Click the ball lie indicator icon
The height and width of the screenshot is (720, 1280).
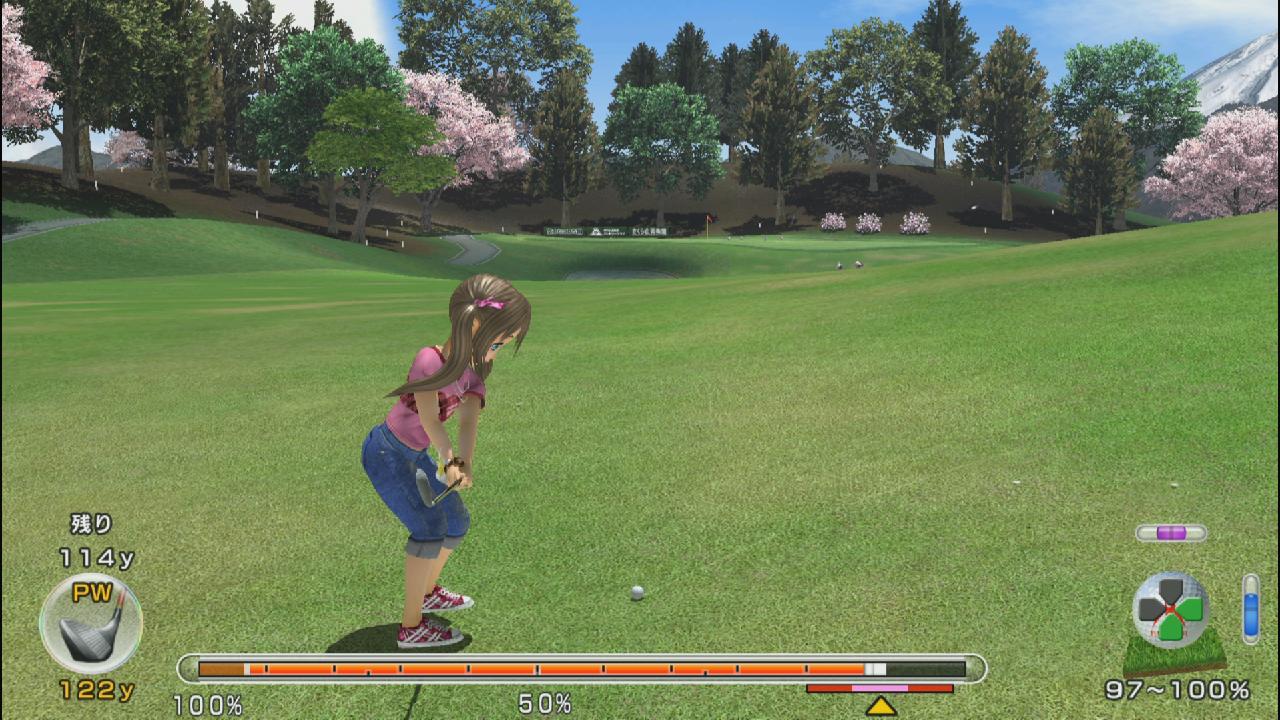point(1171,611)
